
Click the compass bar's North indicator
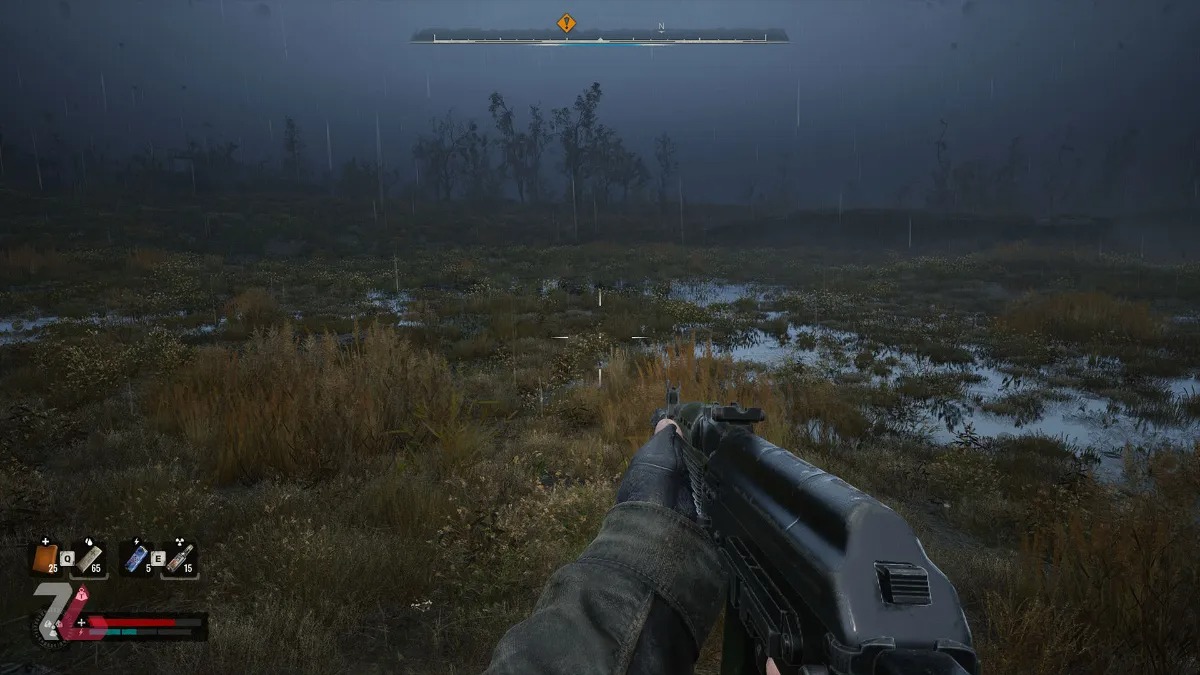[x=661, y=27]
